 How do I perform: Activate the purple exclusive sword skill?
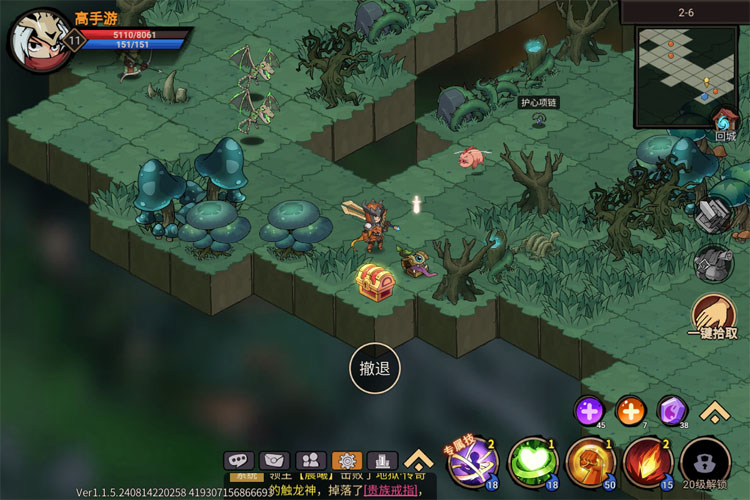(471, 462)
